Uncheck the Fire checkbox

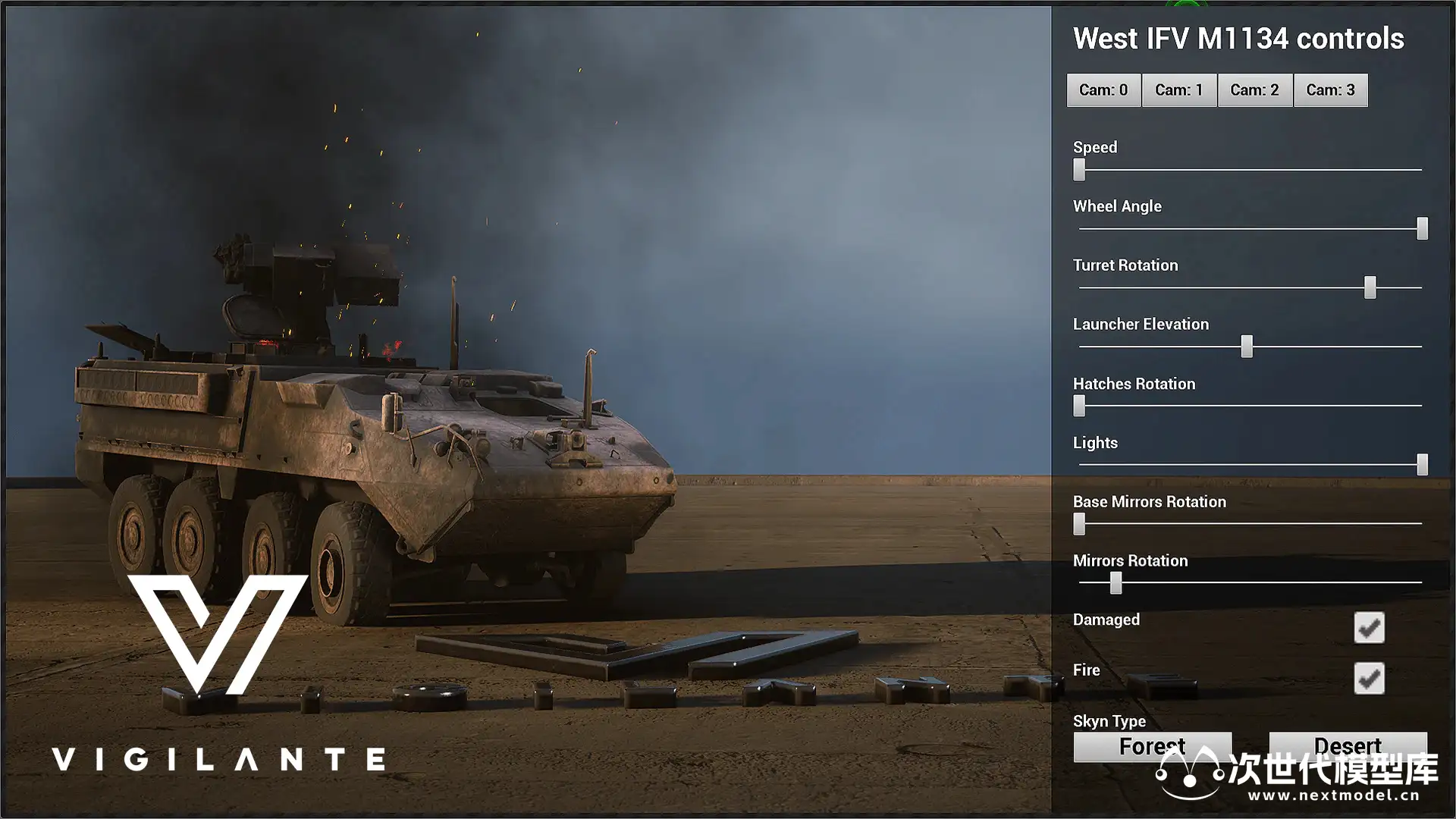[1369, 679]
